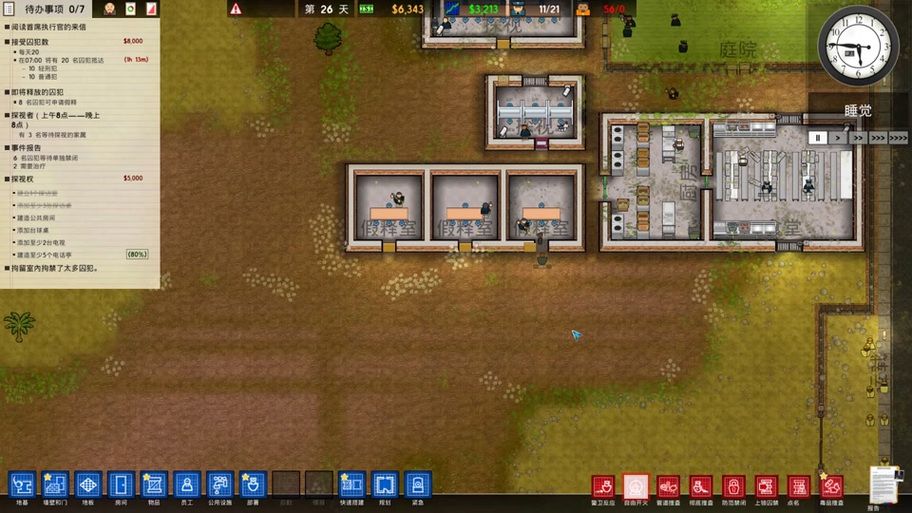Toggle the 自由开火 free fire button
The height and width of the screenshot is (513, 912).
(x=635, y=487)
